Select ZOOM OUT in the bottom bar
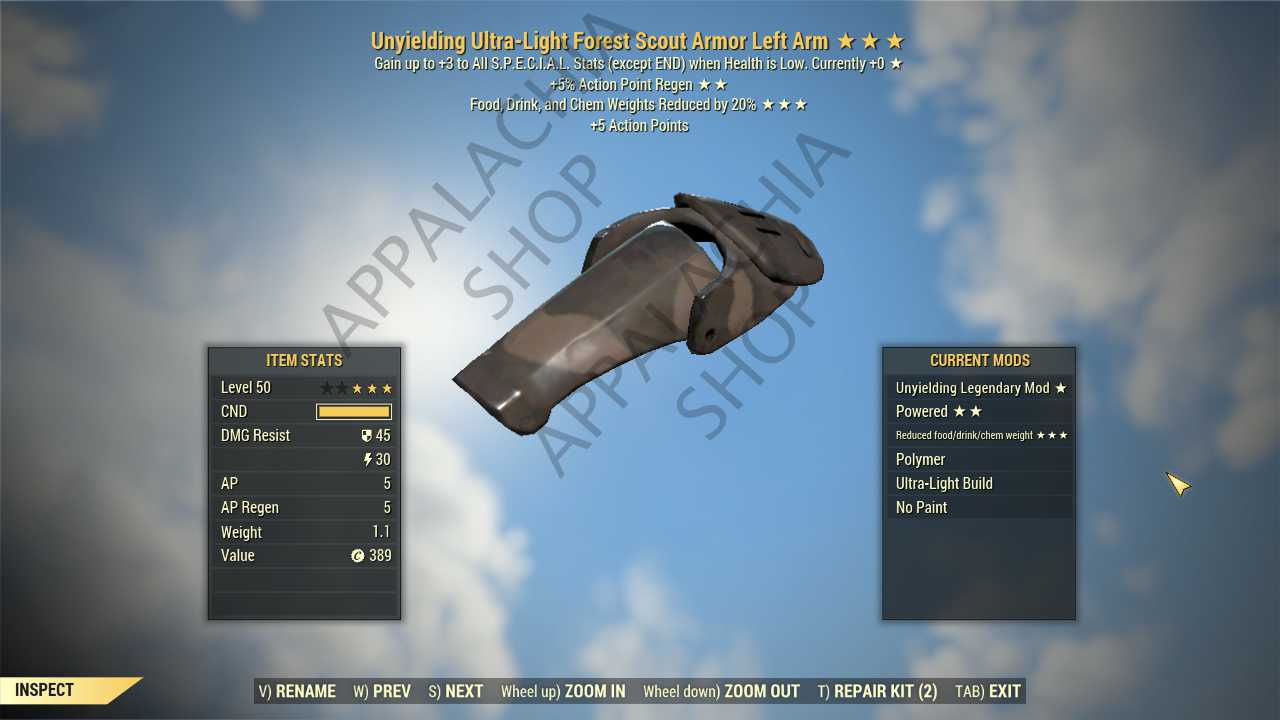The image size is (1280, 720). click(721, 691)
